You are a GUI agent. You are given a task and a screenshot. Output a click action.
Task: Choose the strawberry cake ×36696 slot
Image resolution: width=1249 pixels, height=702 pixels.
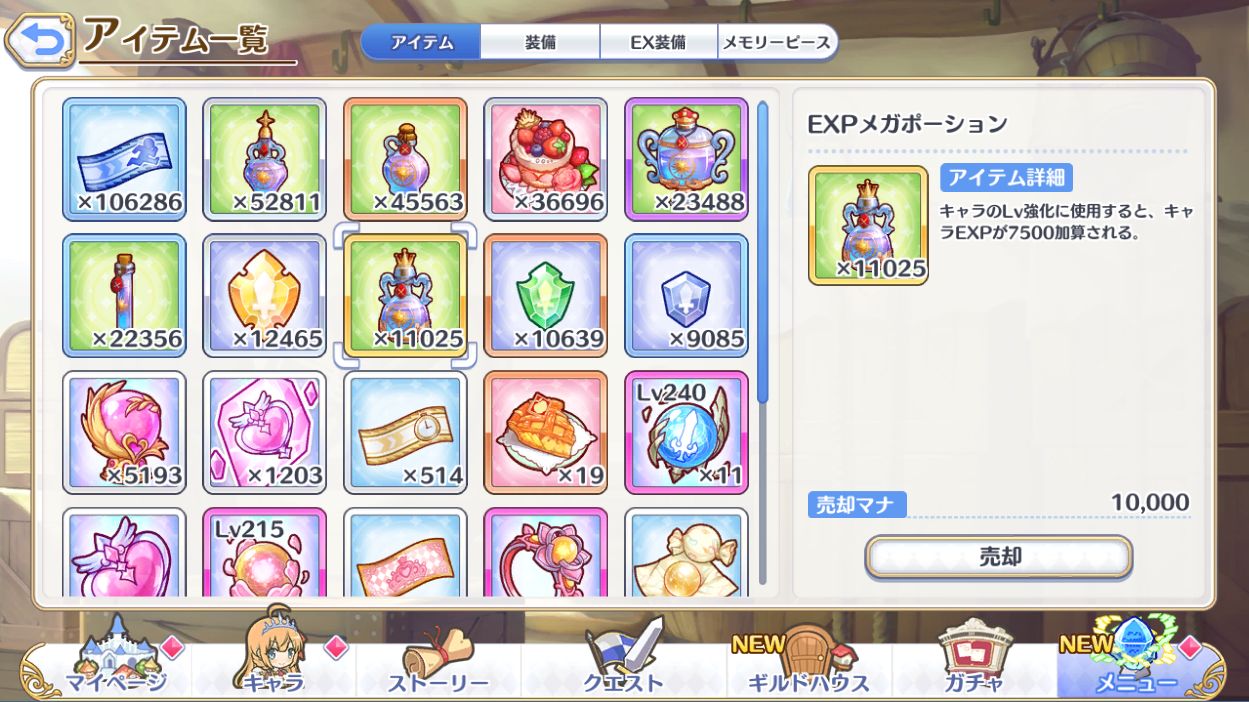click(x=546, y=159)
